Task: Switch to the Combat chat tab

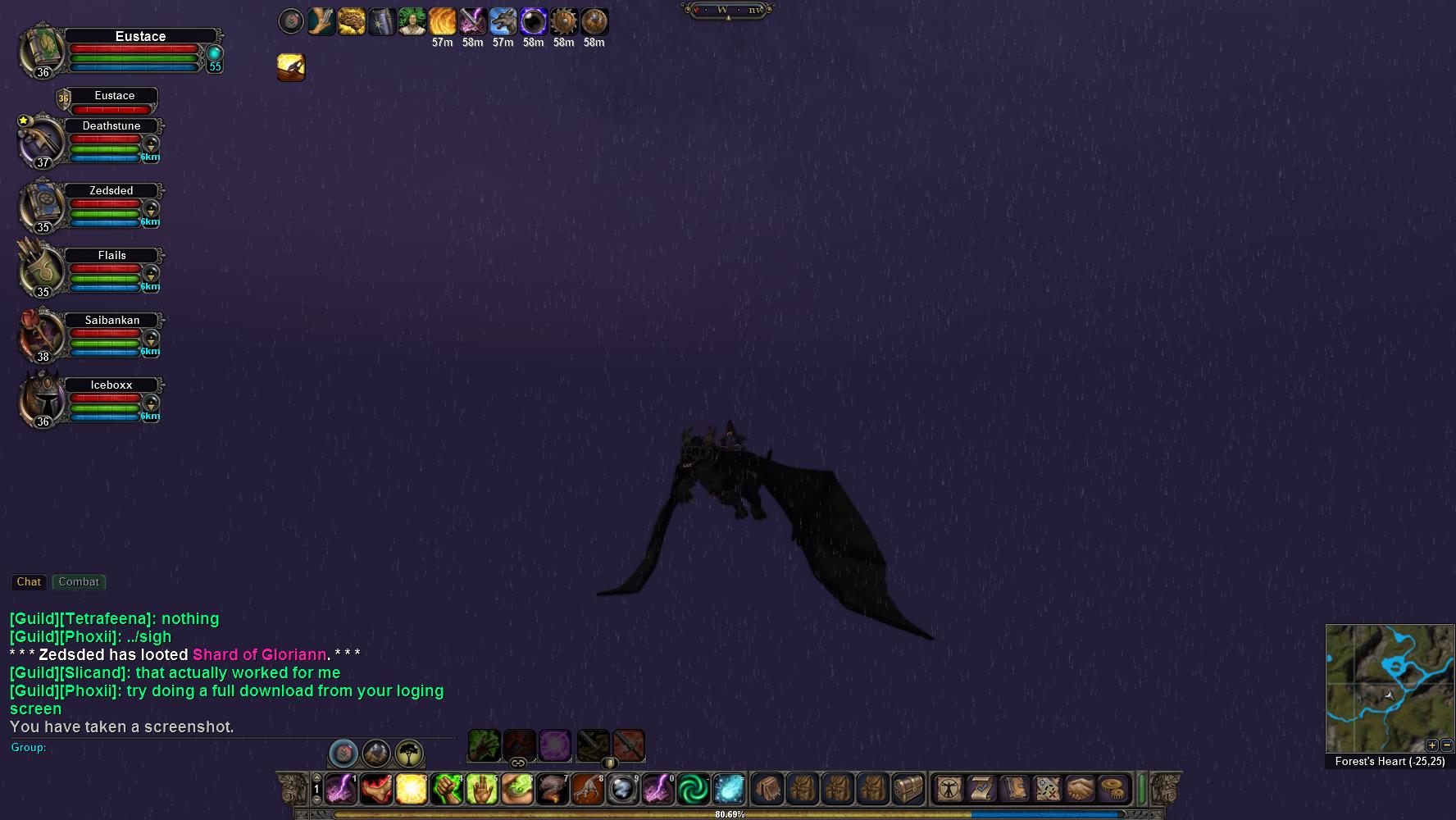Action: click(79, 582)
